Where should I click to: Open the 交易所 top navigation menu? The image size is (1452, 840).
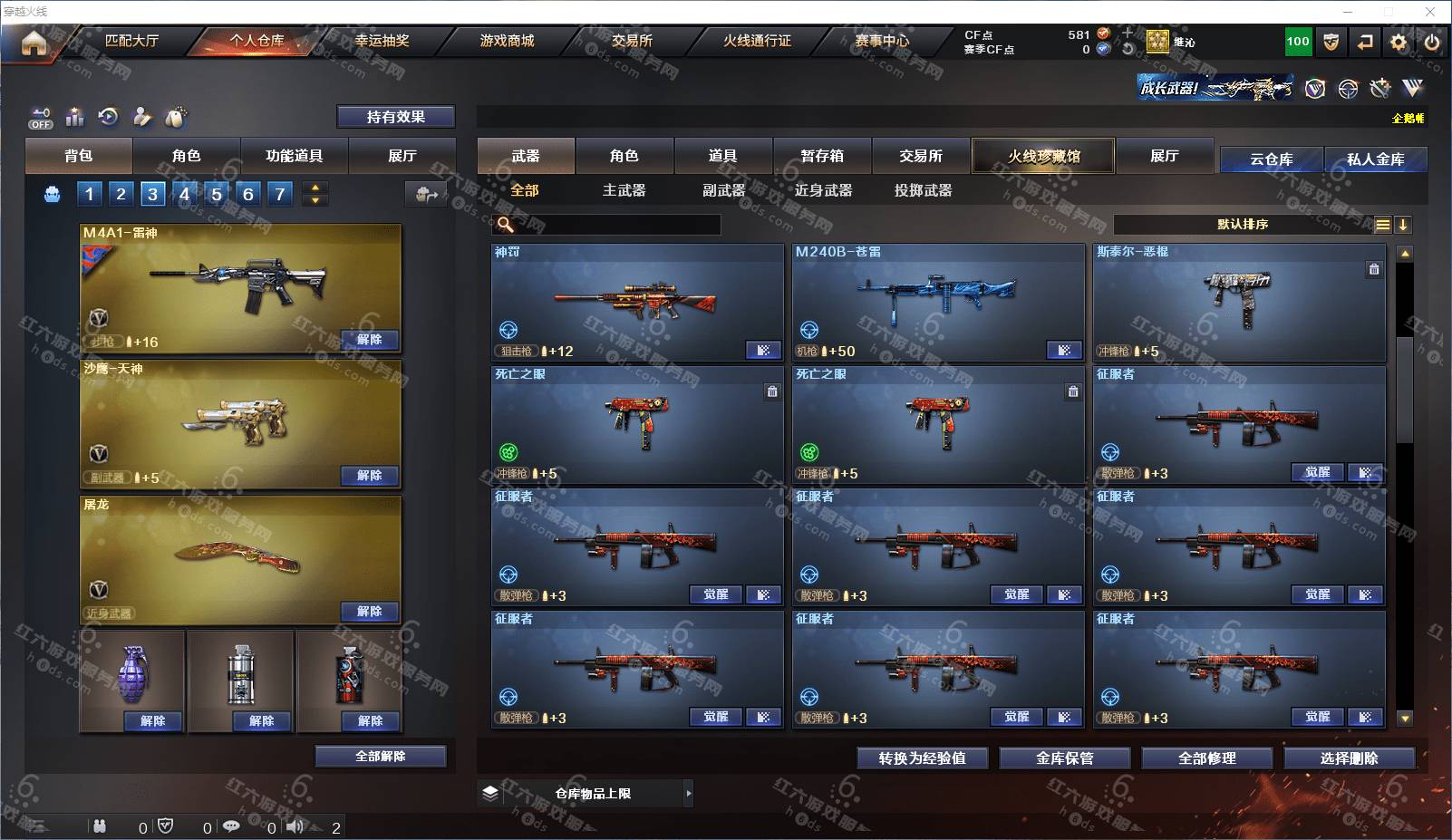[632, 41]
